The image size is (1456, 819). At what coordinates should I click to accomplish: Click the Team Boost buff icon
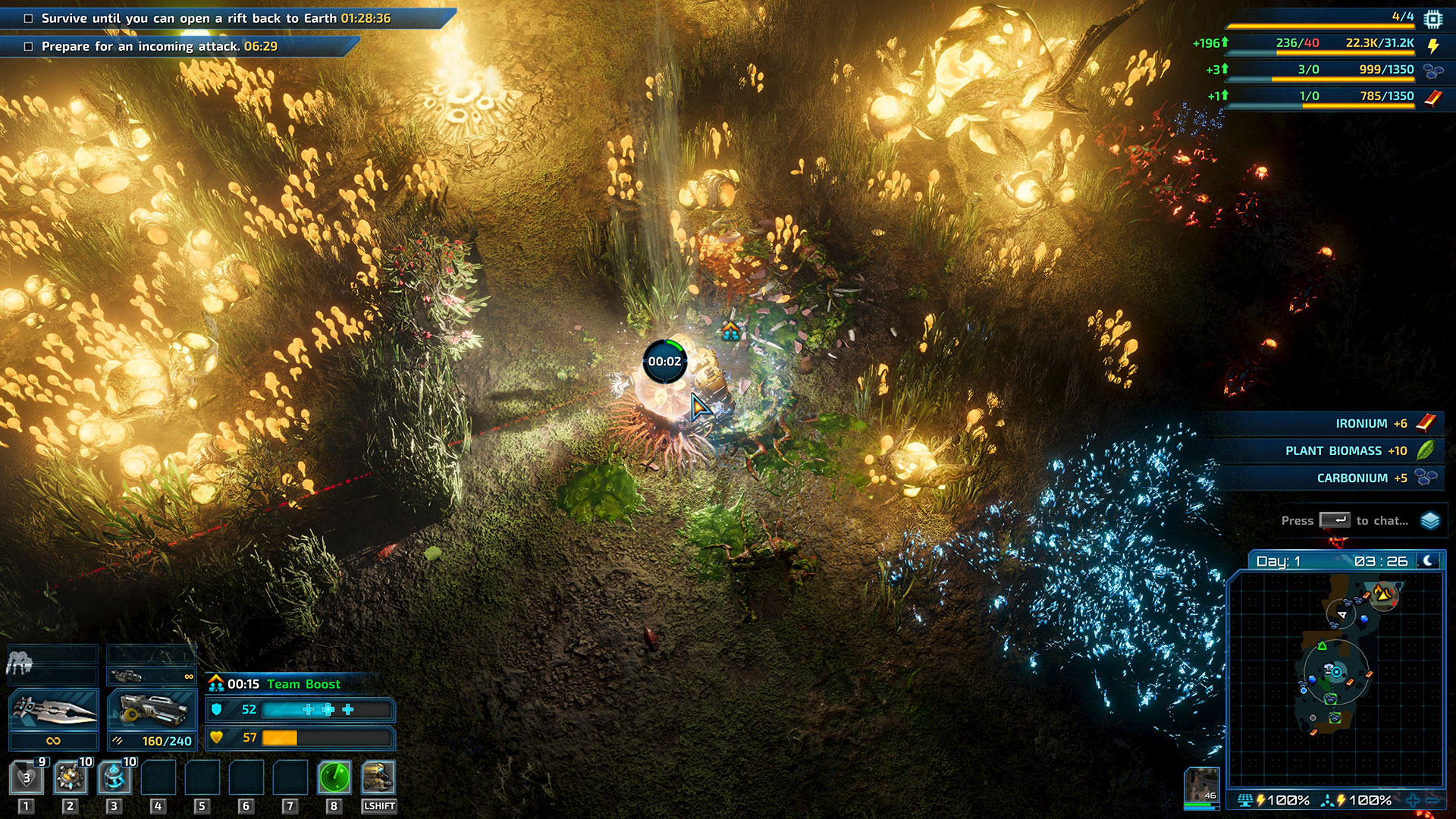point(216,684)
